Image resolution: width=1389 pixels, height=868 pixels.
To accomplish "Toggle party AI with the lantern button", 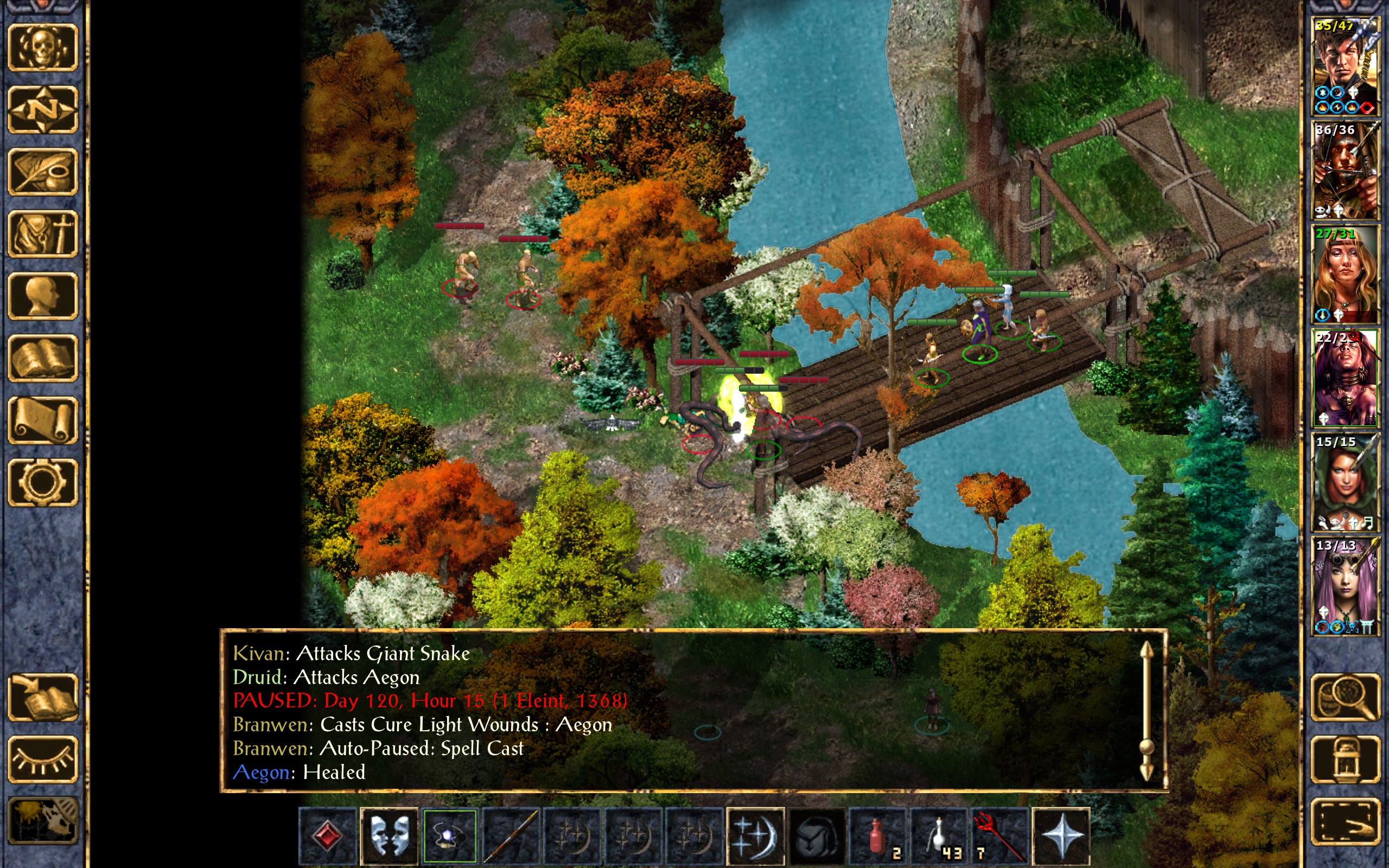I will (x=1345, y=759).
